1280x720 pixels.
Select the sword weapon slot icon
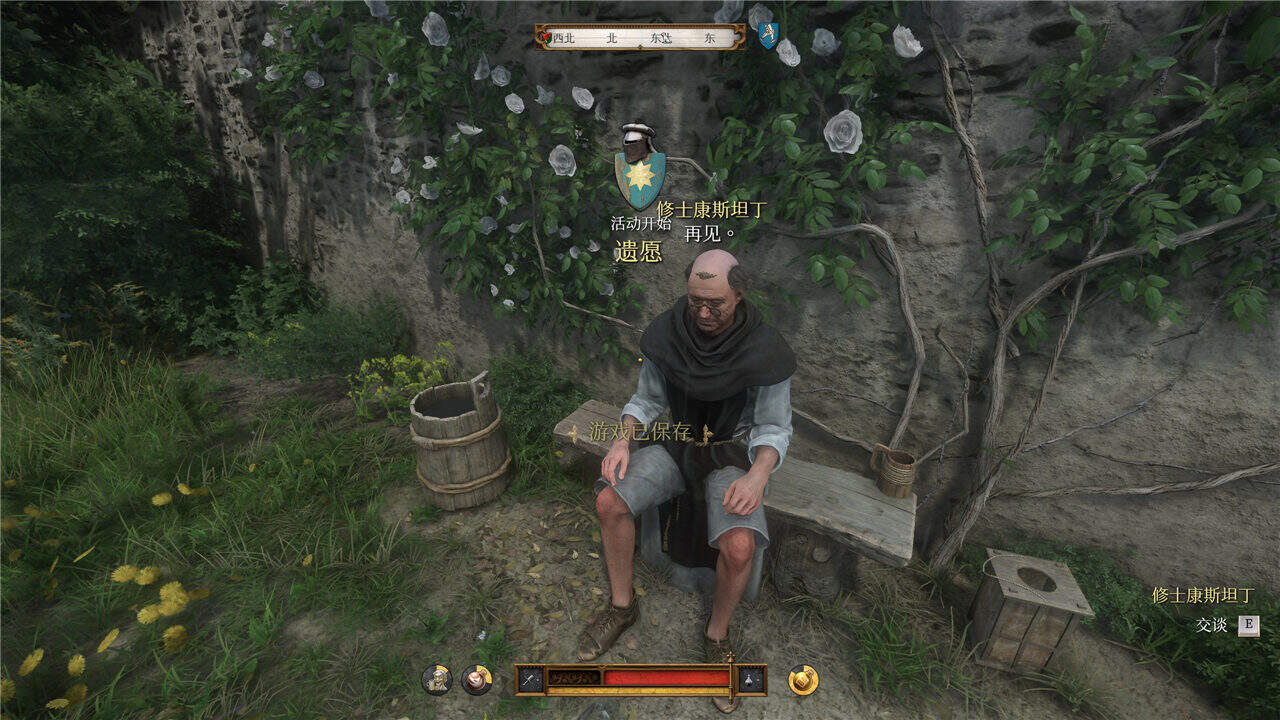pyautogui.click(x=530, y=679)
